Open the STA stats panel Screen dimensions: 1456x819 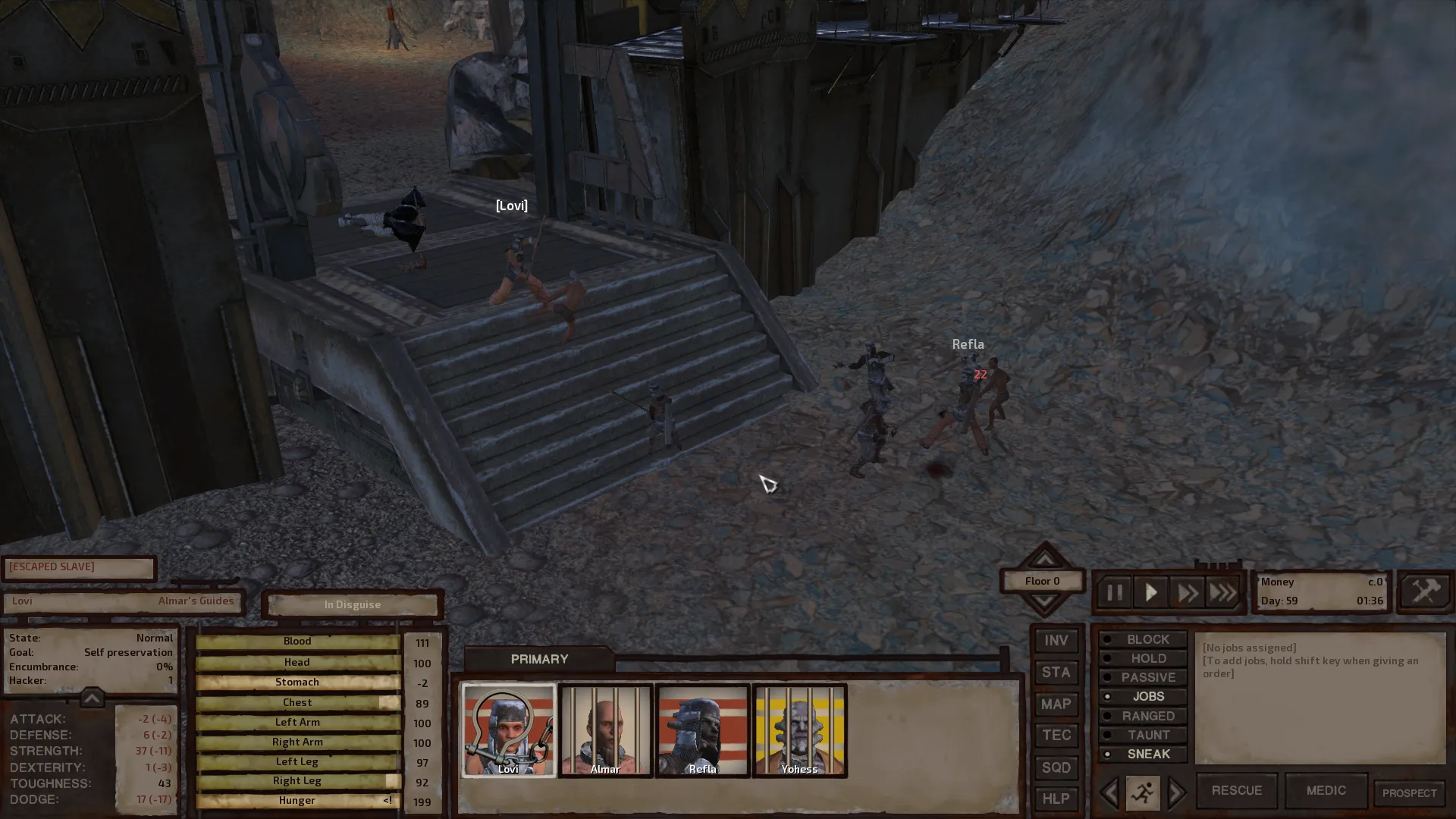(1056, 673)
